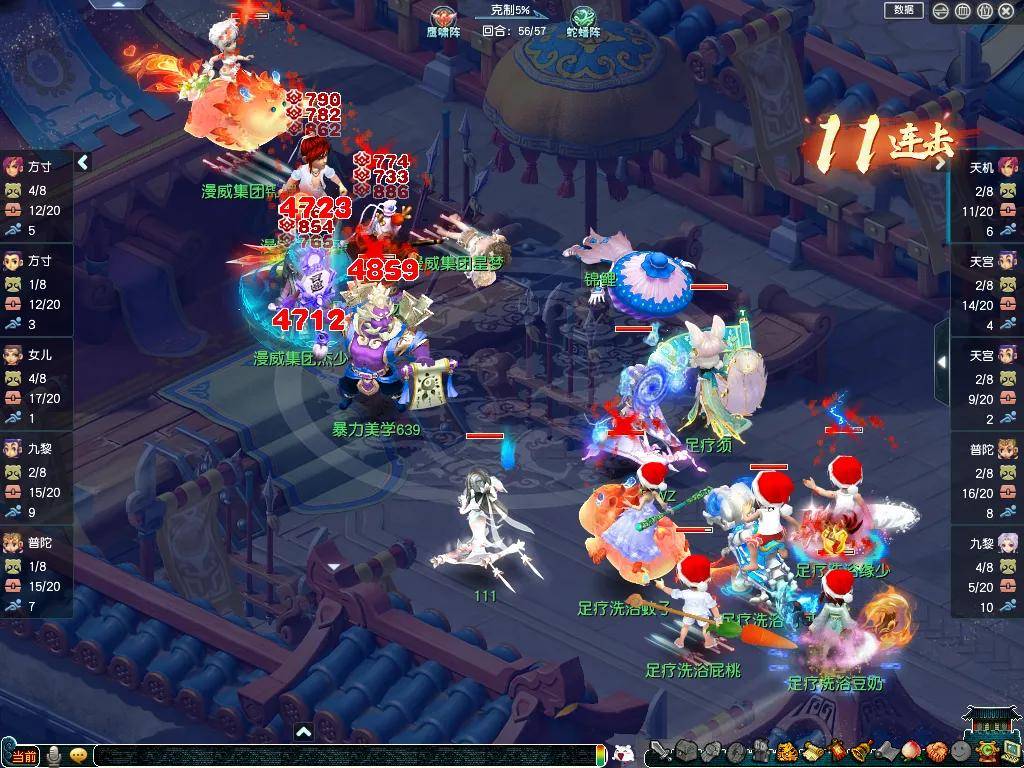Collapse the right team panel arrow
The image size is (1024, 768).
pyautogui.click(x=941, y=362)
